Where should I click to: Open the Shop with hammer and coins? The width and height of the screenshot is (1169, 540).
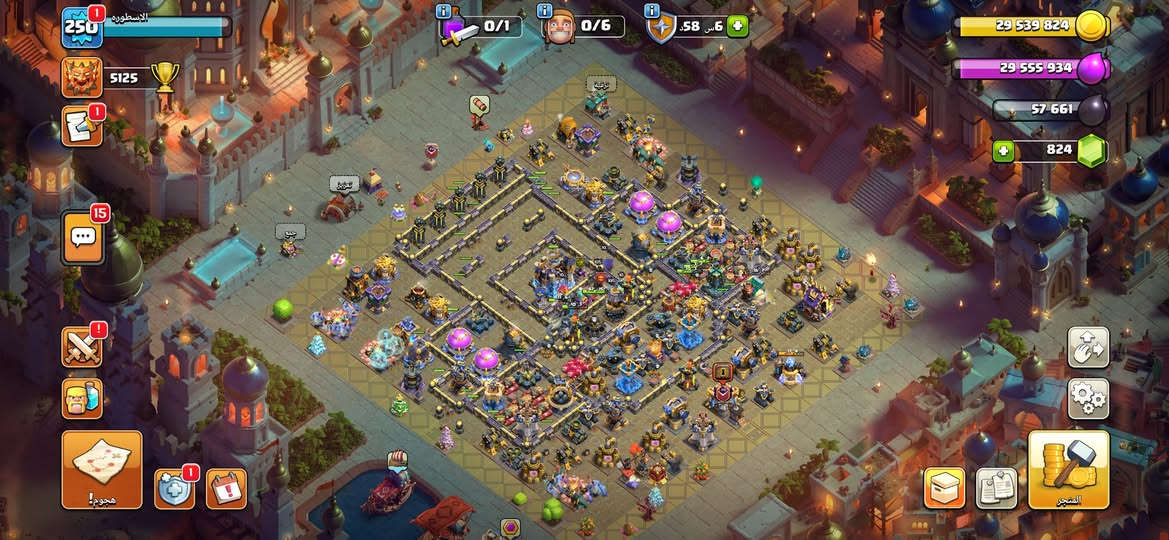pyautogui.click(x=1068, y=469)
